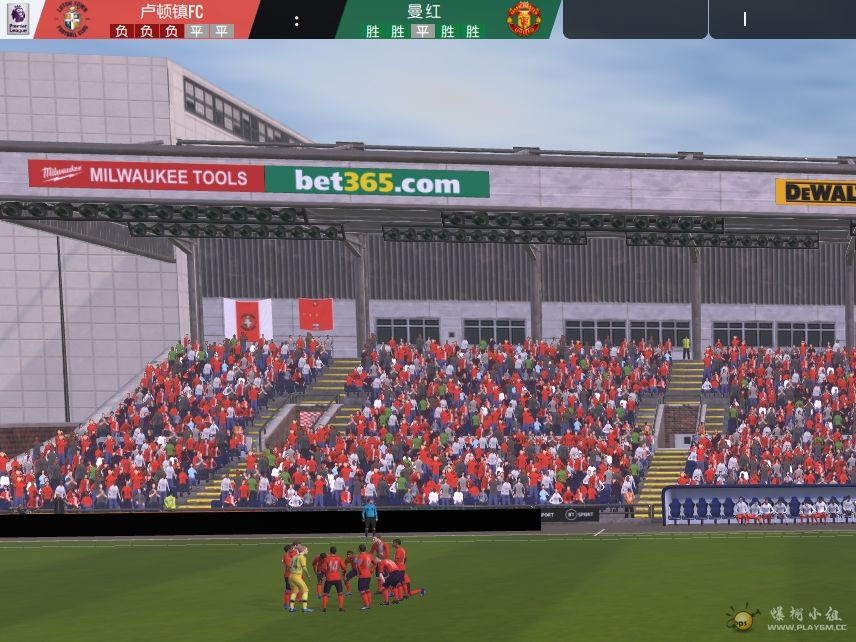Click the Premier League competition logo
The width and height of the screenshot is (856, 642).
click(x=17, y=18)
